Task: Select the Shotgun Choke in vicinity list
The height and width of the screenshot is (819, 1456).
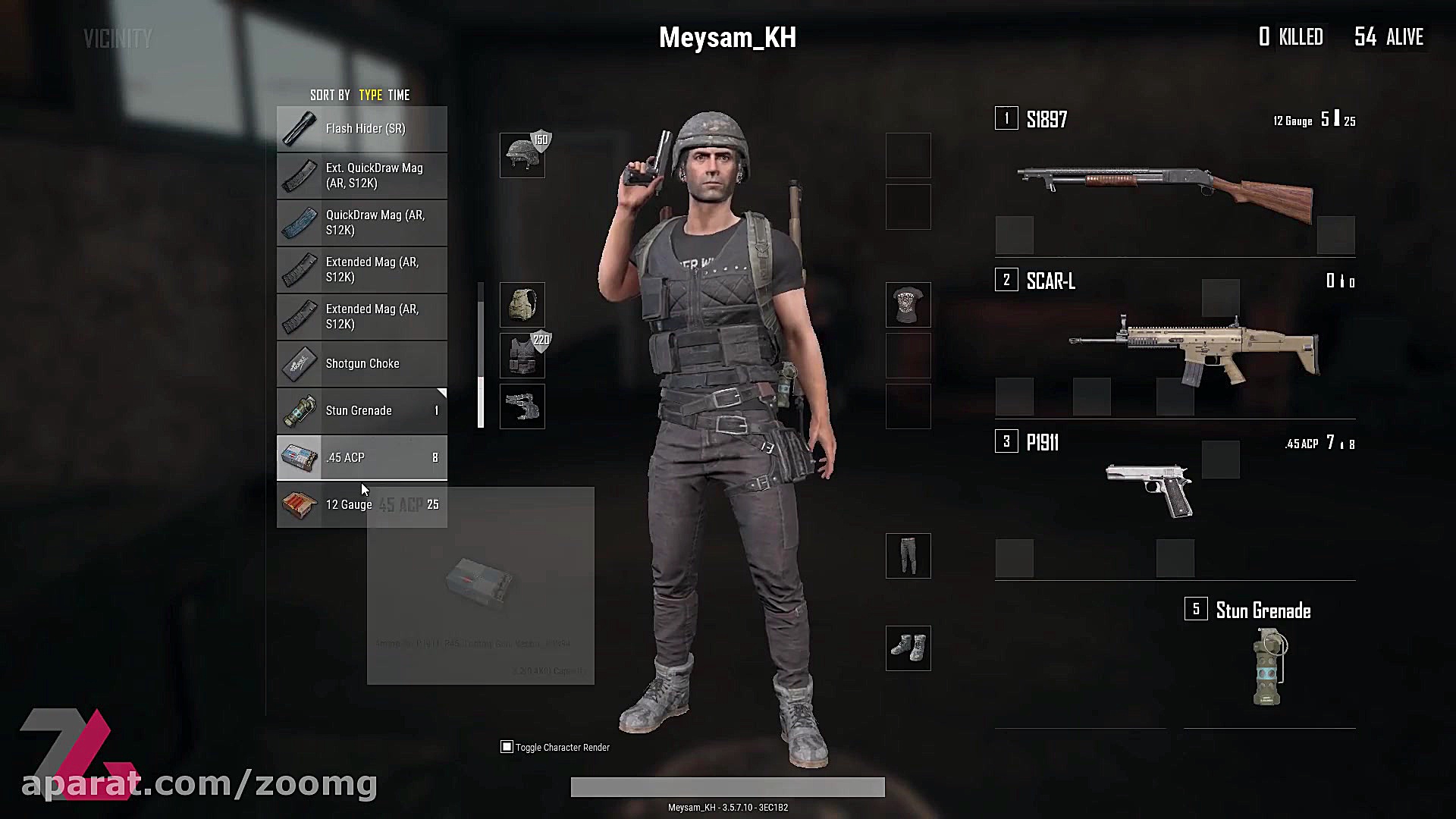Action: click(x=362, y=363)
